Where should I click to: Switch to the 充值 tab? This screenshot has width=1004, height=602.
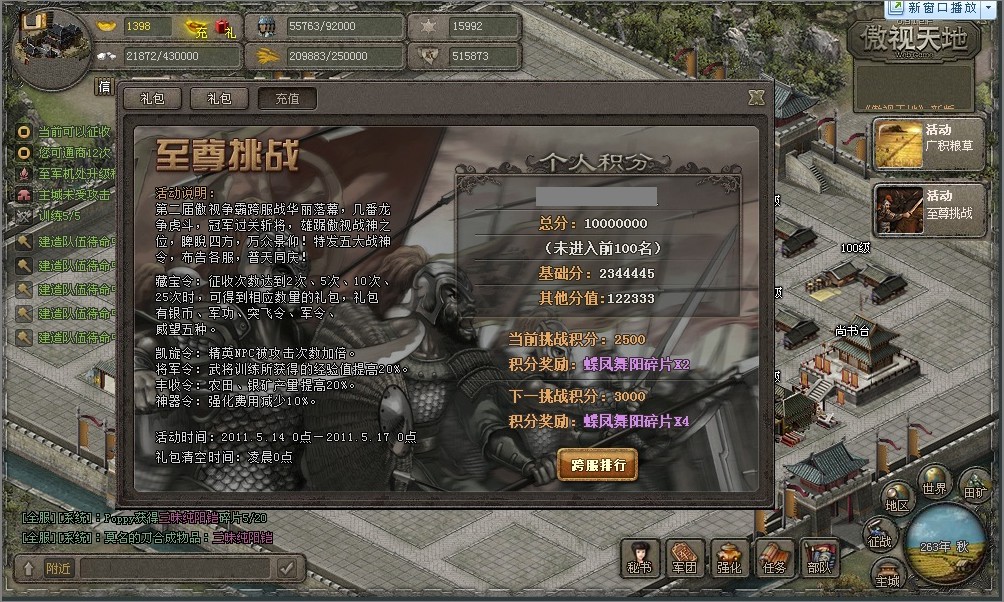(x=287, y=98)
